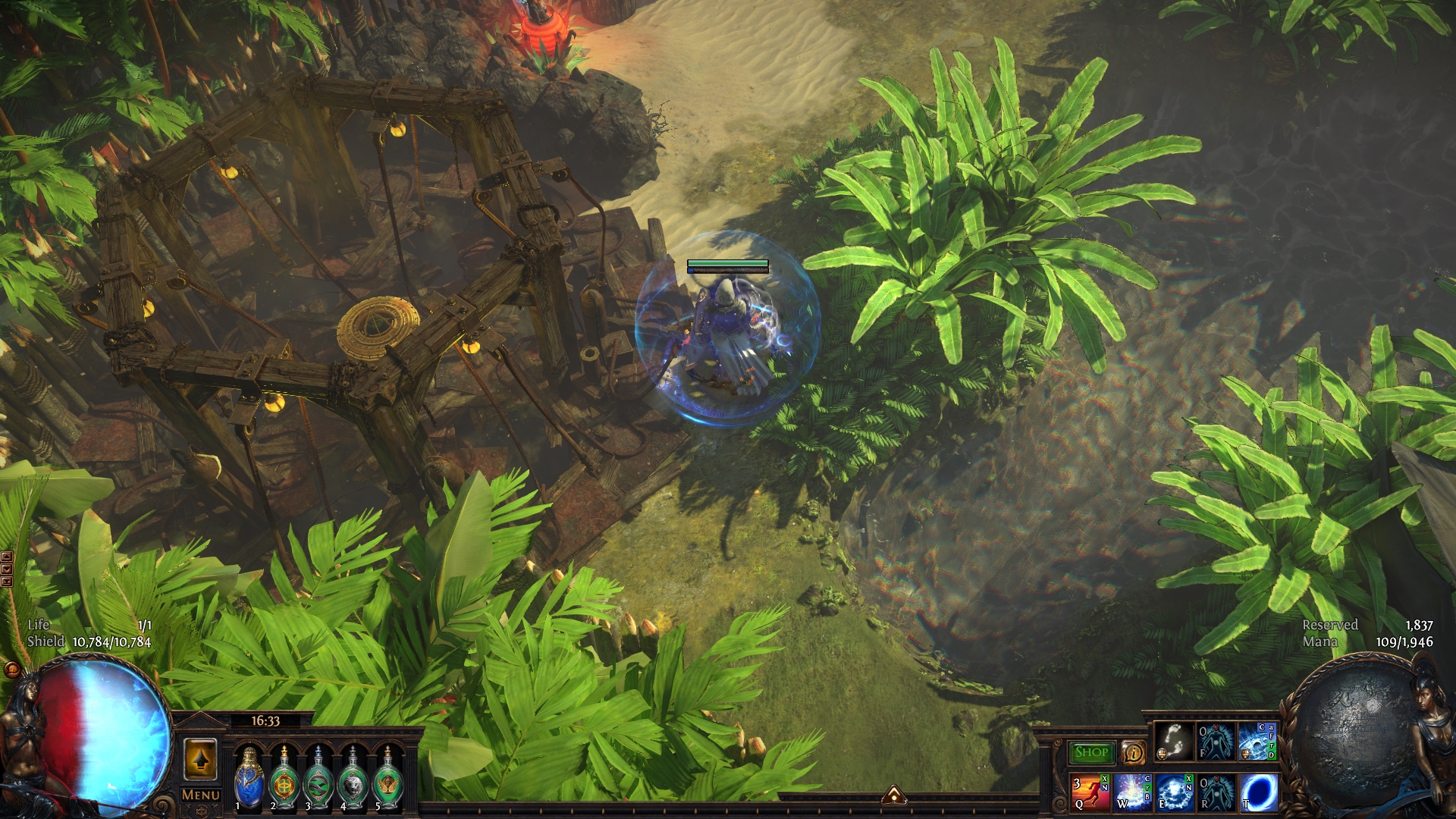Activate the ice burst skill on W
This screenshot has height=819, width=1456.
click(1132, 792)
